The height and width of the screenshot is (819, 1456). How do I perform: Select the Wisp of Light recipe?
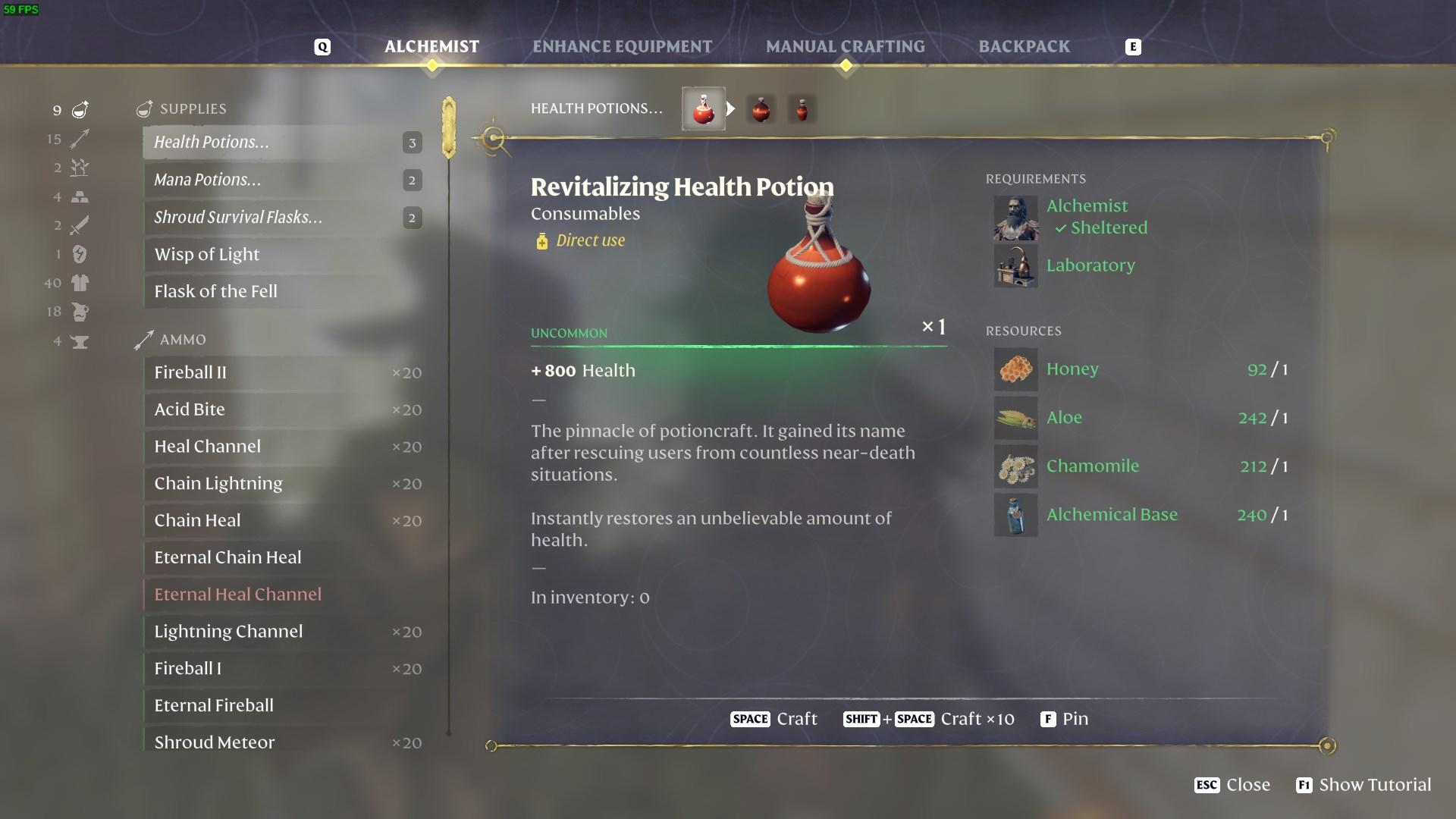282,255
